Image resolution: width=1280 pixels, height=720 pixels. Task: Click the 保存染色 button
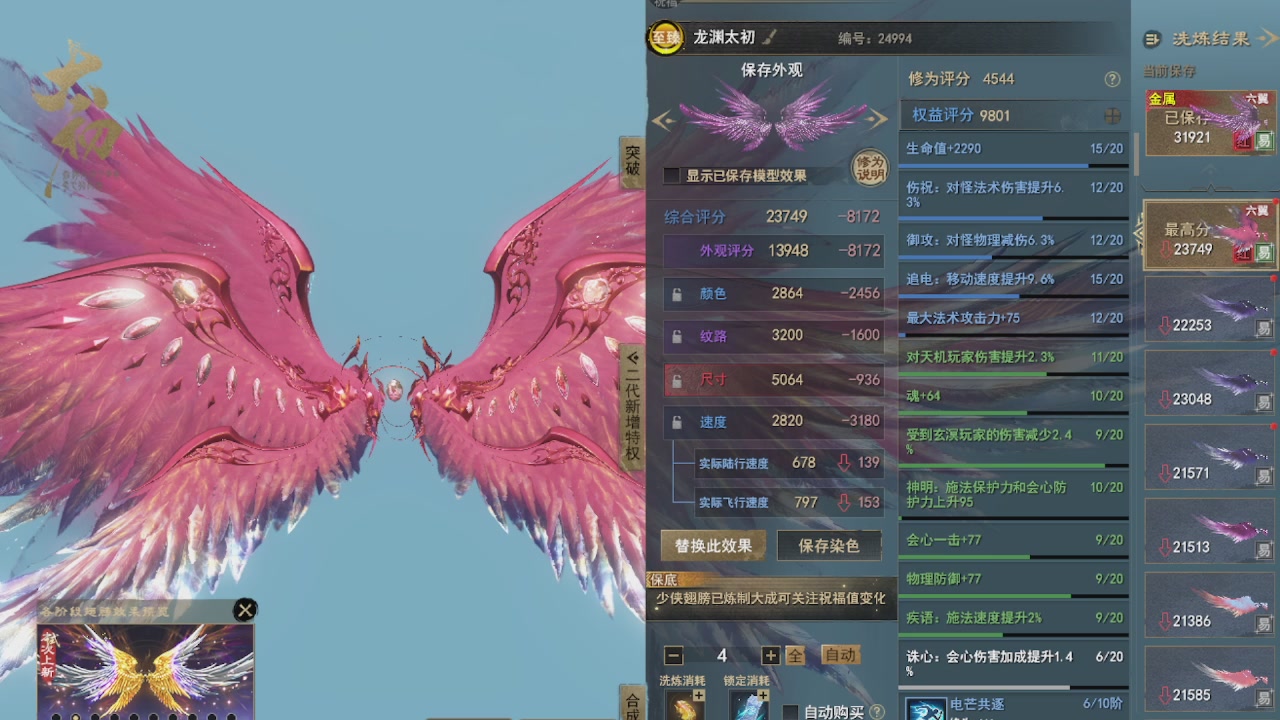[x=829, y=546]
